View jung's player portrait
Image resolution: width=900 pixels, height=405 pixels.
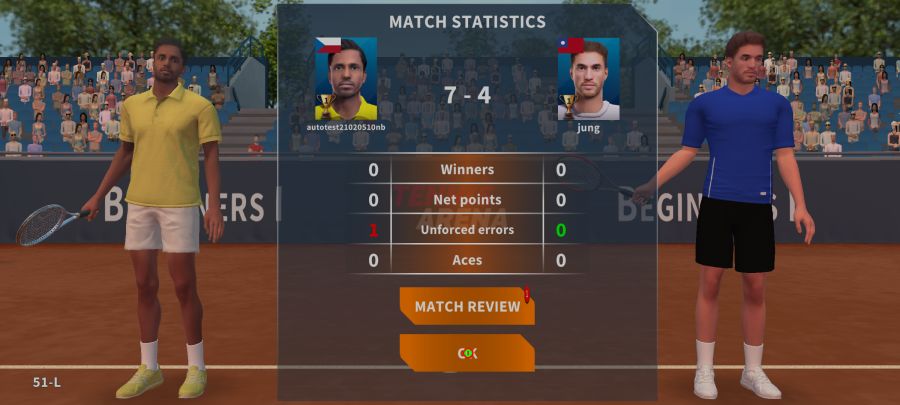point(589,80)
